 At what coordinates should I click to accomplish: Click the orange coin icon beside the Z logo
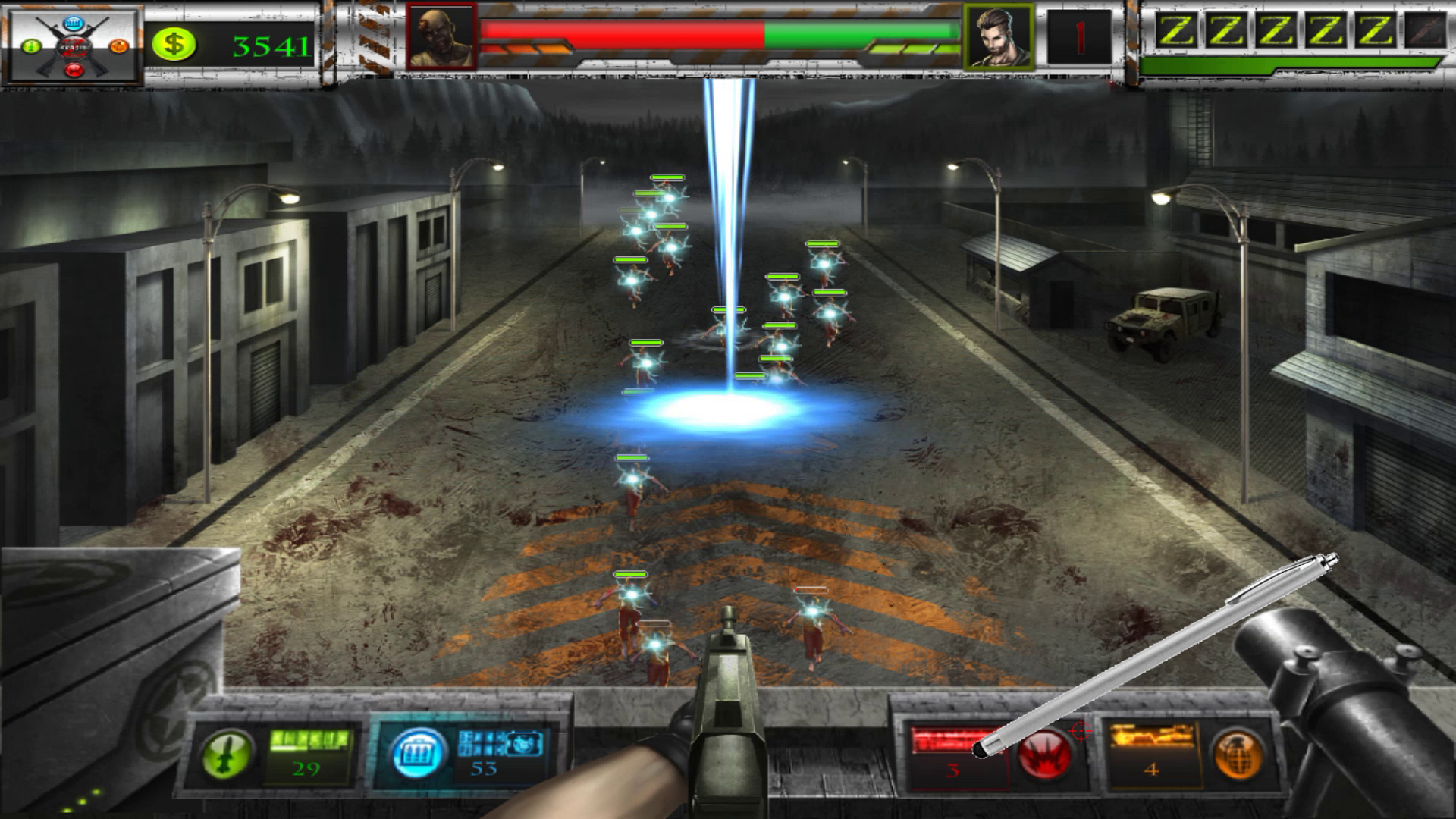coord(118,46)
